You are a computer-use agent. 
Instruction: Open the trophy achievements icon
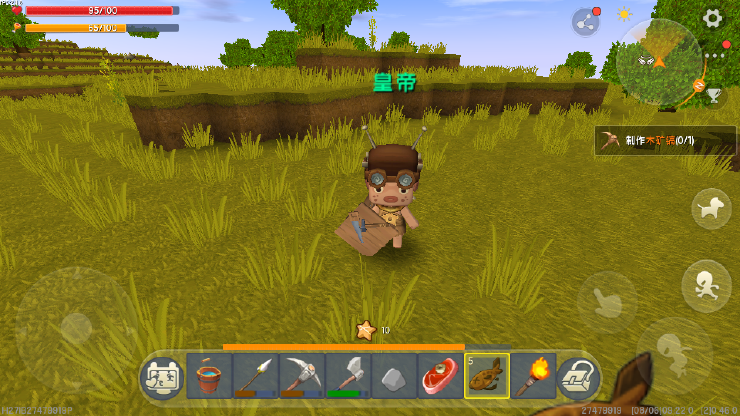coord(714,95)
